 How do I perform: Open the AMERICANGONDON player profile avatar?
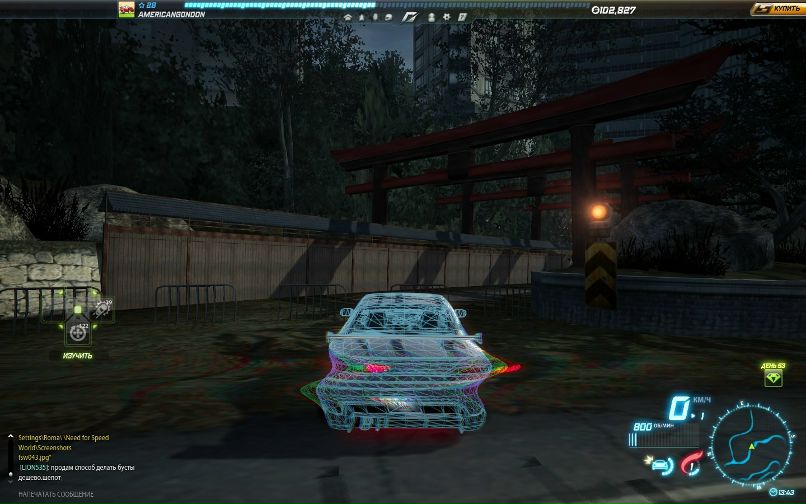click(126, 9)
